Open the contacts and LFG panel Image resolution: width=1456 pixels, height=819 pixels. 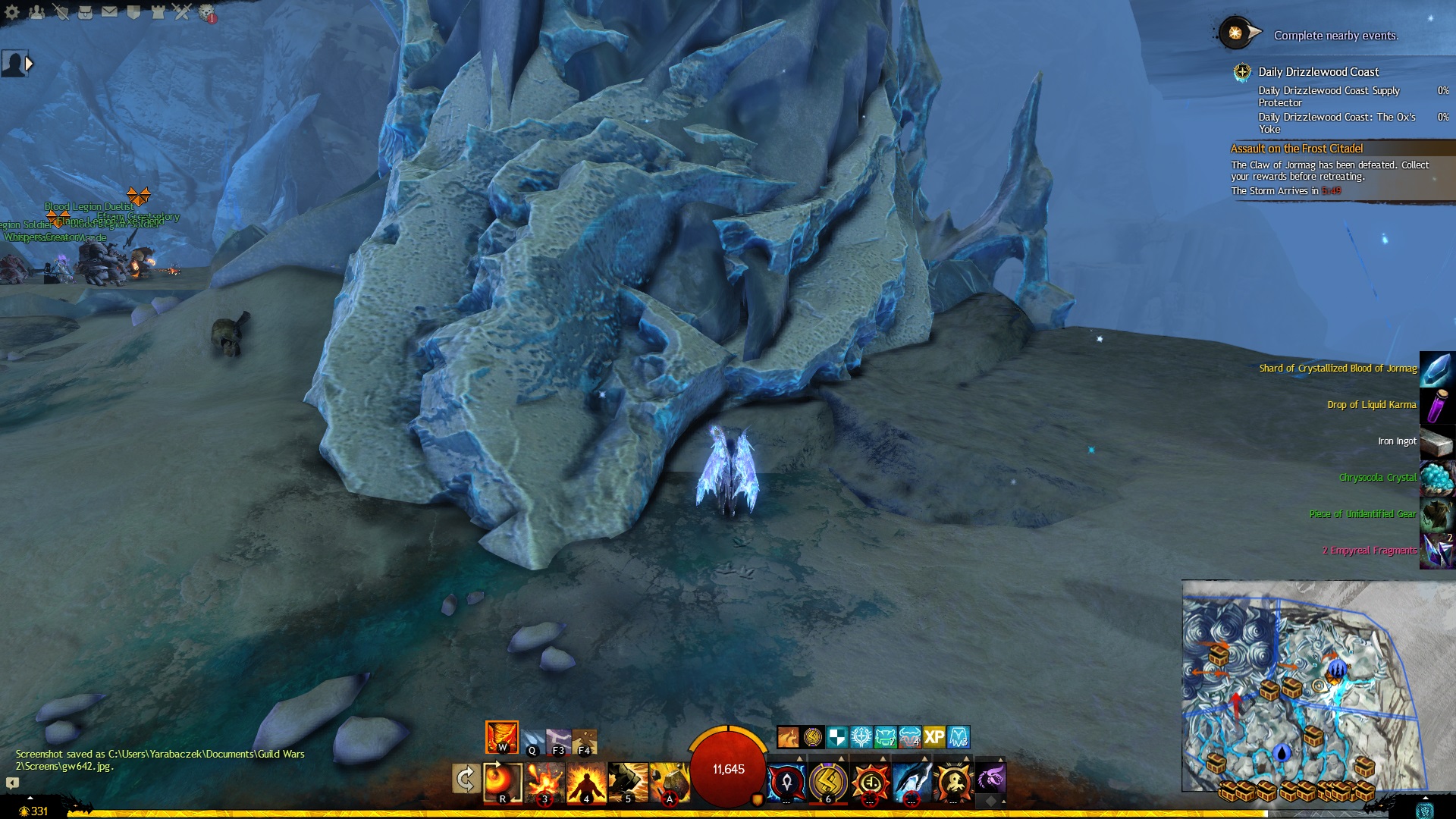[36, 12]
